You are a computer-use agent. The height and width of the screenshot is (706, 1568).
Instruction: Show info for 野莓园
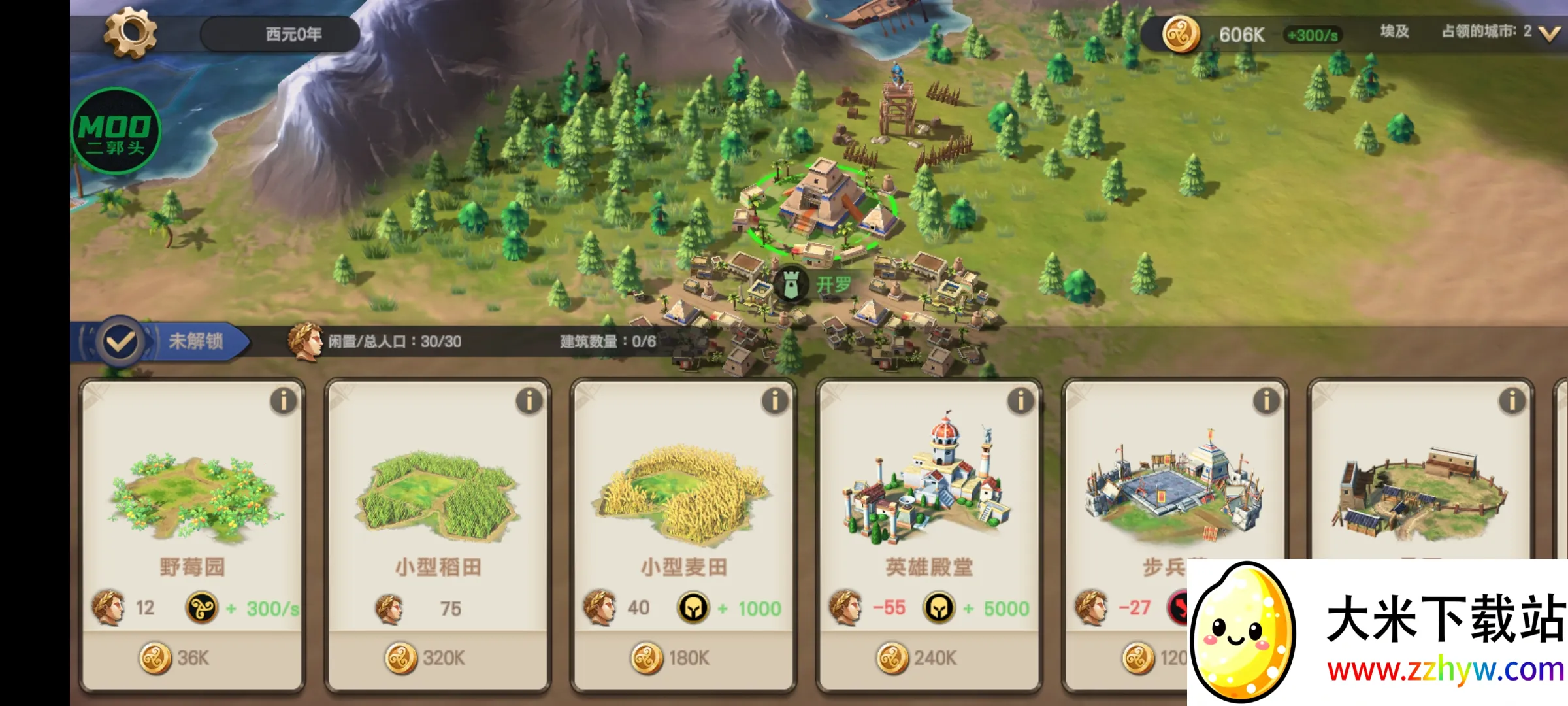click(x=284, y=401)
